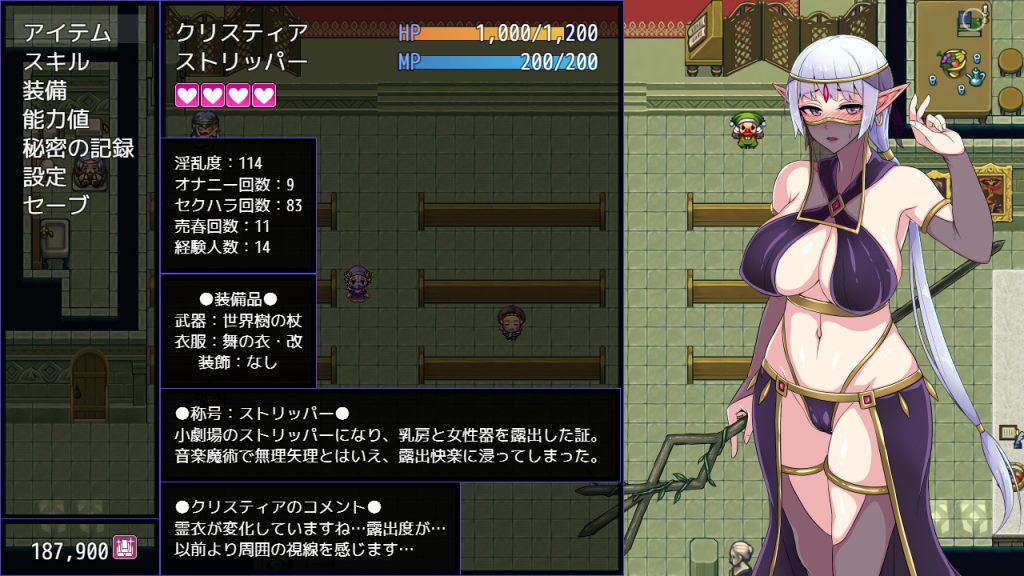This screenshot has height=576, width=1024.
Task: Open the アイテム menu entry
Action: [67, 32]
